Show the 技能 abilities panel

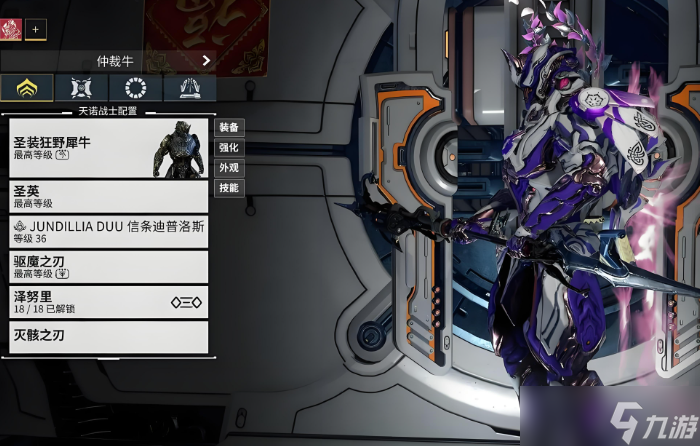[229, 188]
